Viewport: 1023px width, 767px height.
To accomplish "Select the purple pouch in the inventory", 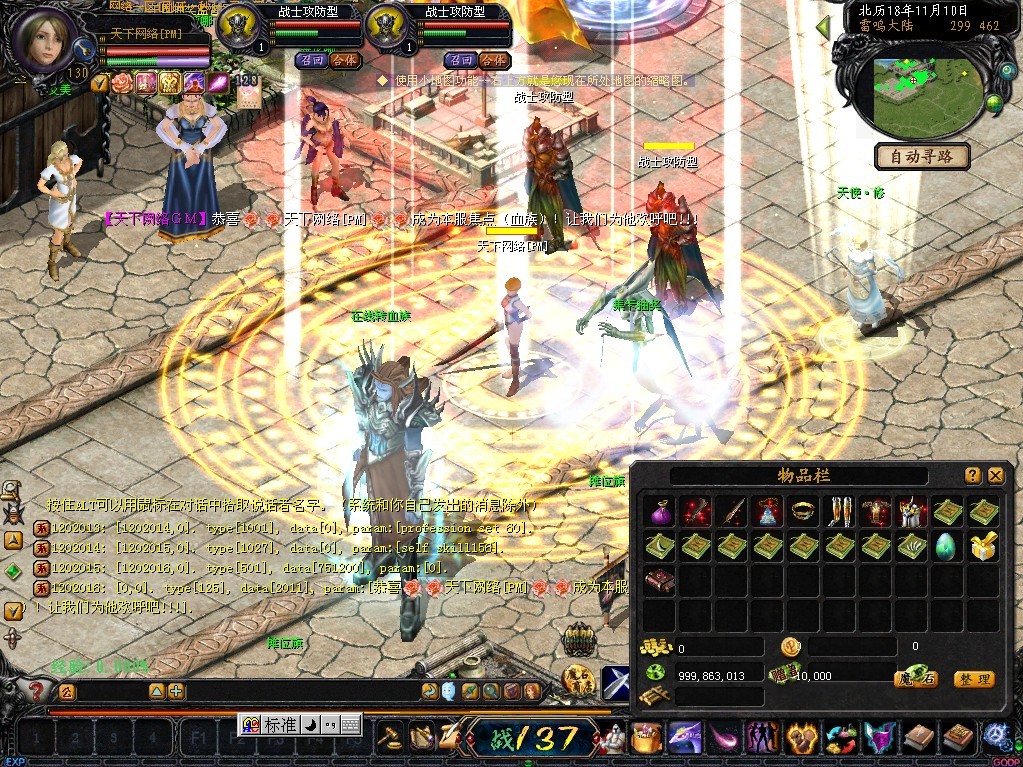I will click(x=658, y=512).
